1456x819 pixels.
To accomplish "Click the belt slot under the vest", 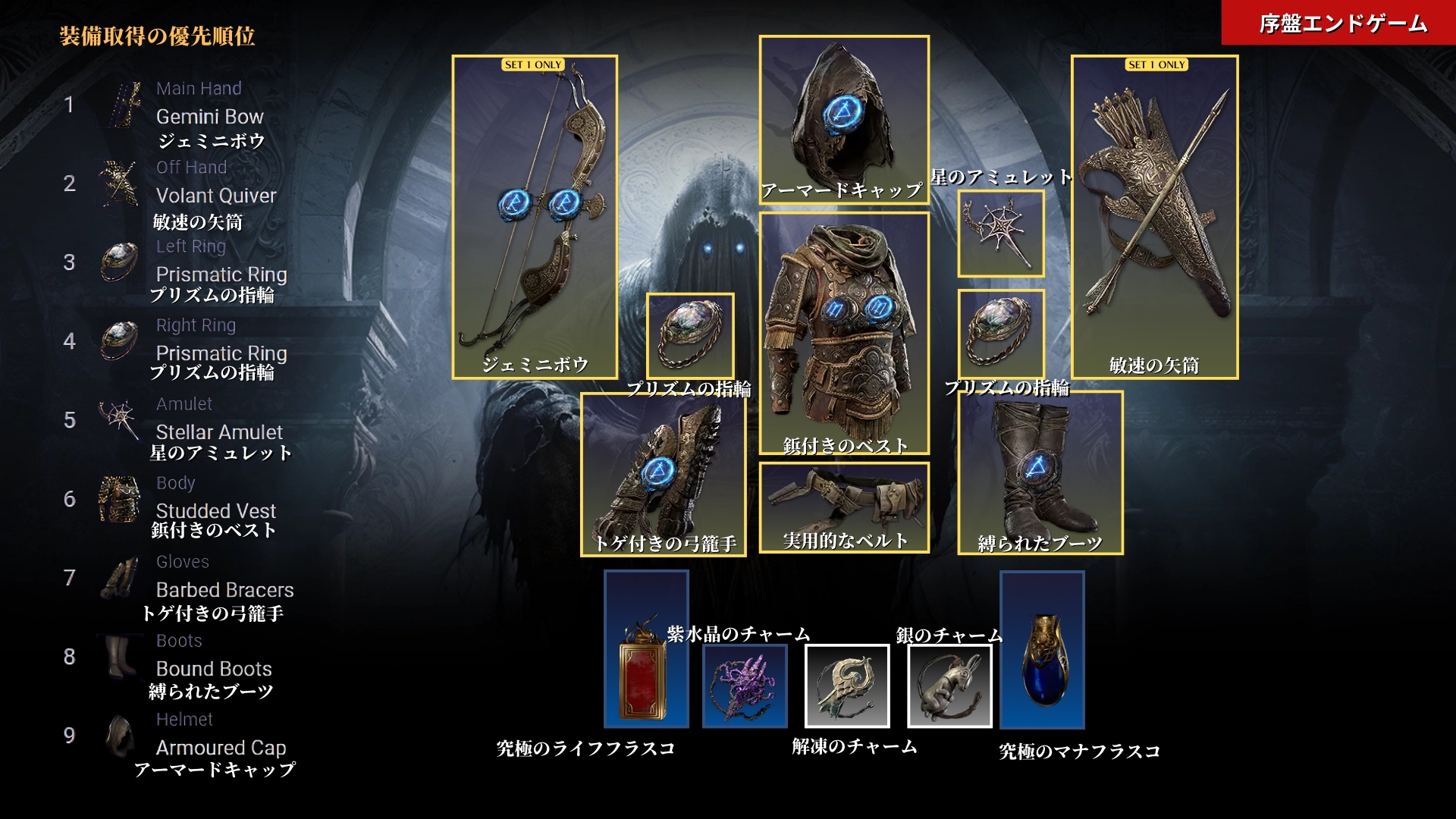I will [x=844, y=507].
